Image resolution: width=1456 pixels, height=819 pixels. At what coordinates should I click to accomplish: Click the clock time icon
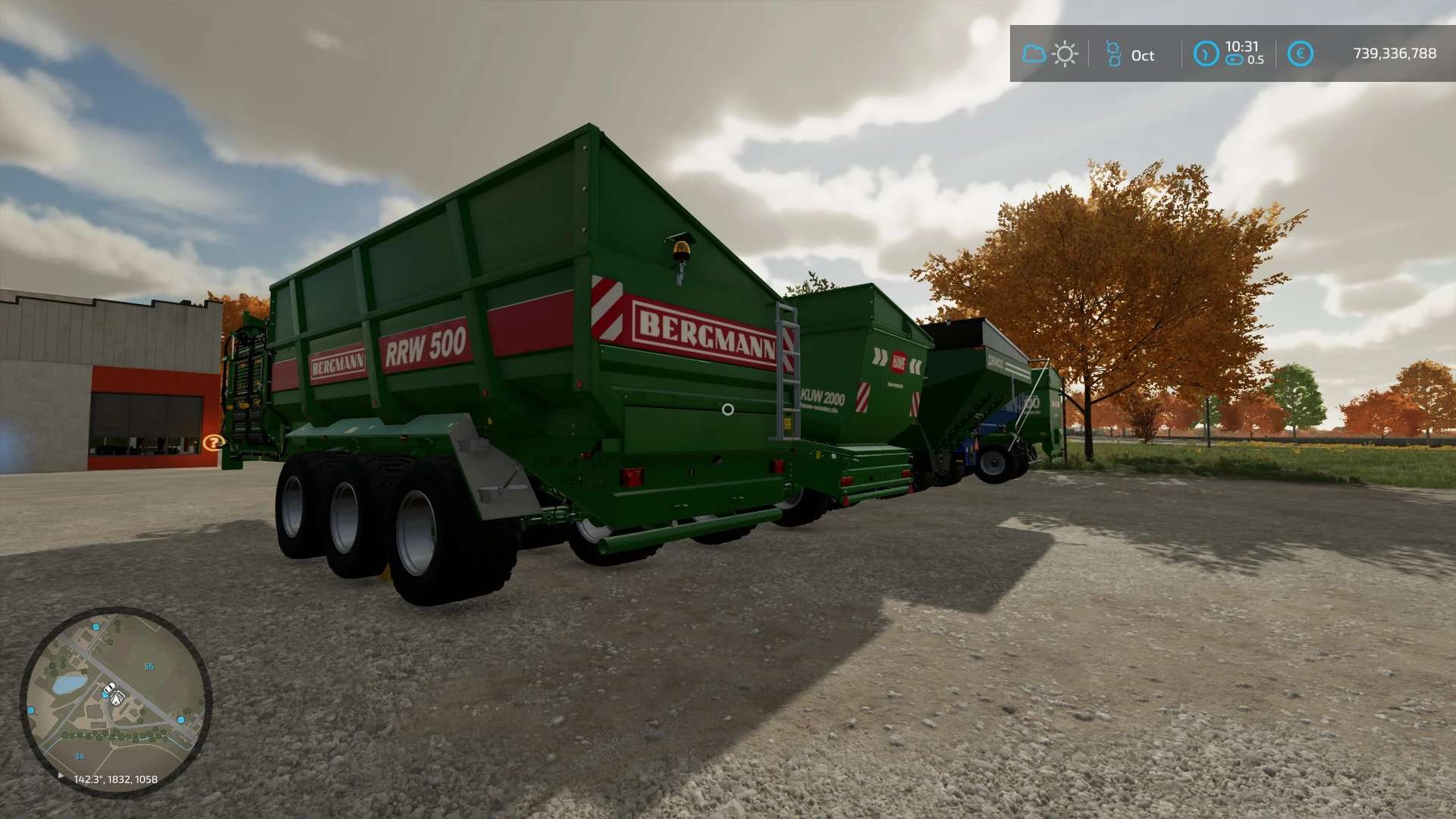[x=1206, y=54]
